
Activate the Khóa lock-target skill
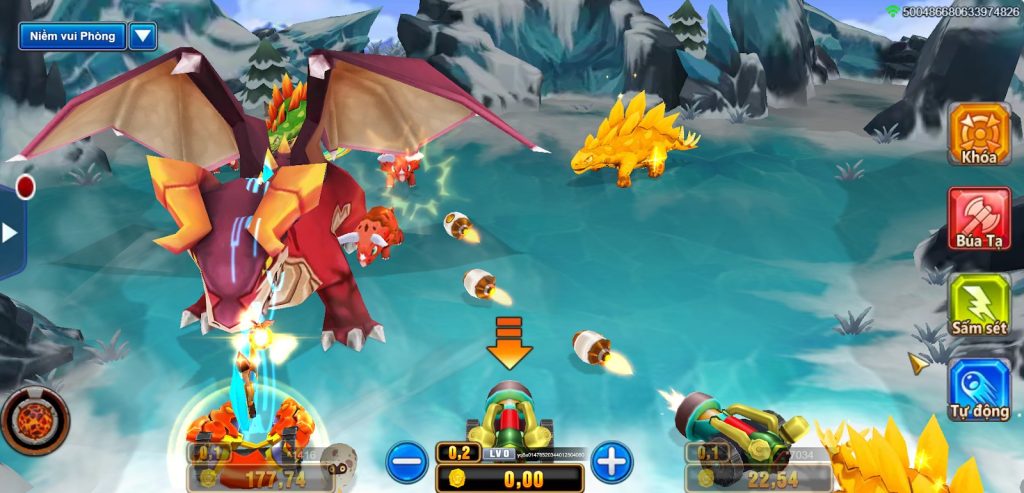click(979, 133)
